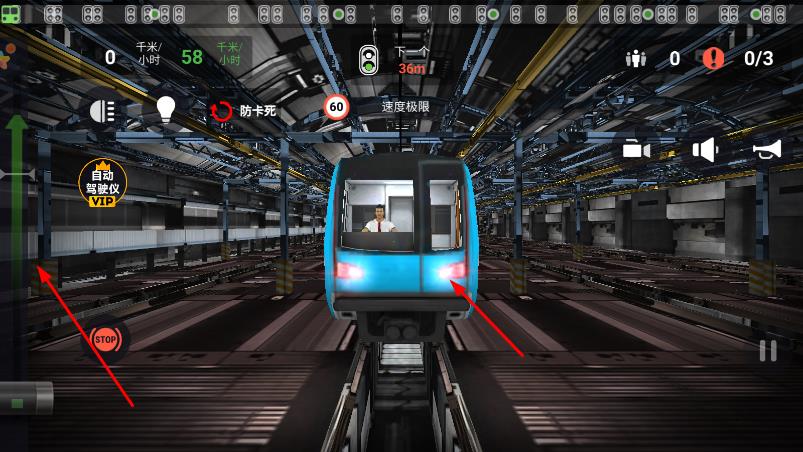Sound the train horn

[767, 150]
